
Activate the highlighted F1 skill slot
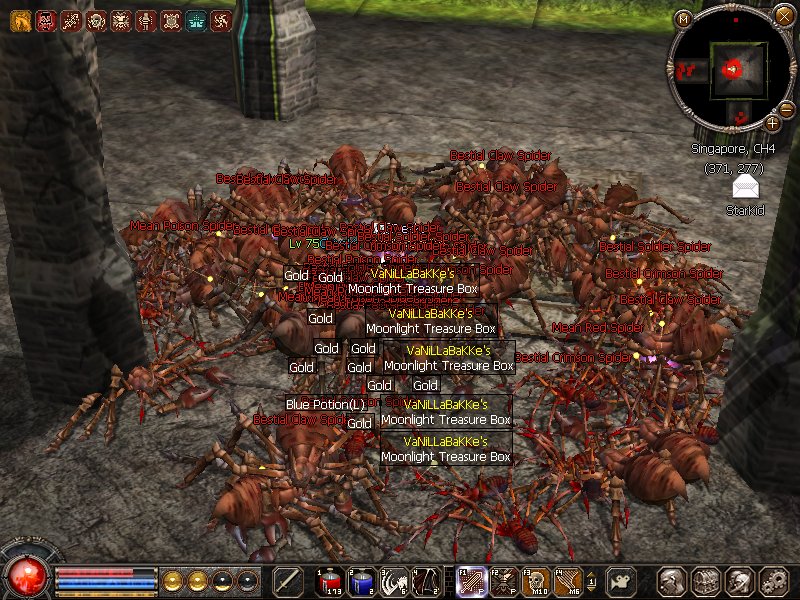471,581
